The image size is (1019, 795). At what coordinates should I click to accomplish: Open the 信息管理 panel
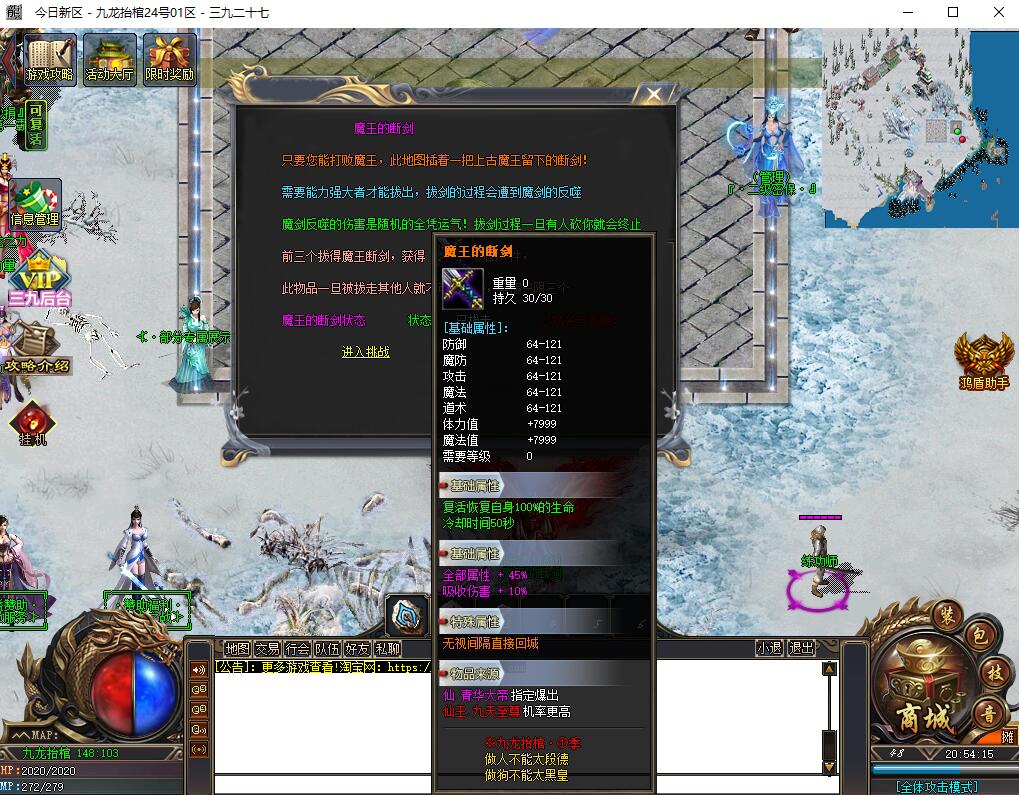point(35,203)
